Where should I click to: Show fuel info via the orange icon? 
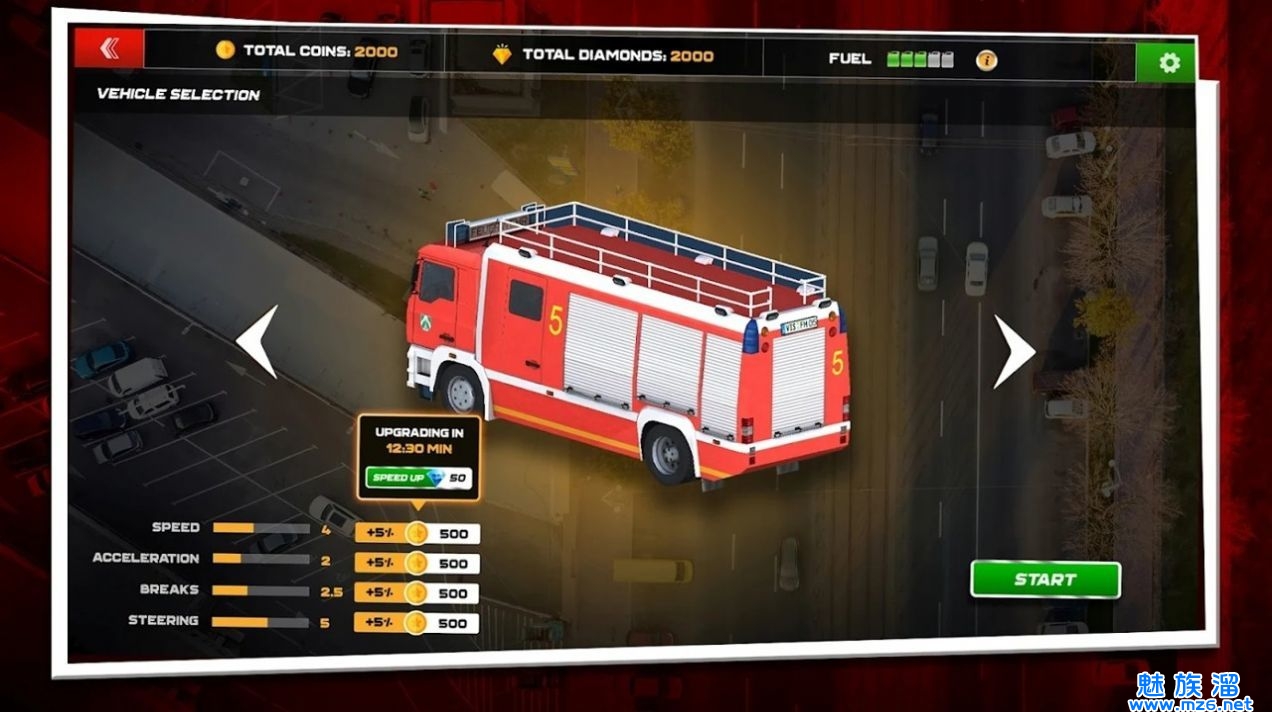tap(986, 60)
